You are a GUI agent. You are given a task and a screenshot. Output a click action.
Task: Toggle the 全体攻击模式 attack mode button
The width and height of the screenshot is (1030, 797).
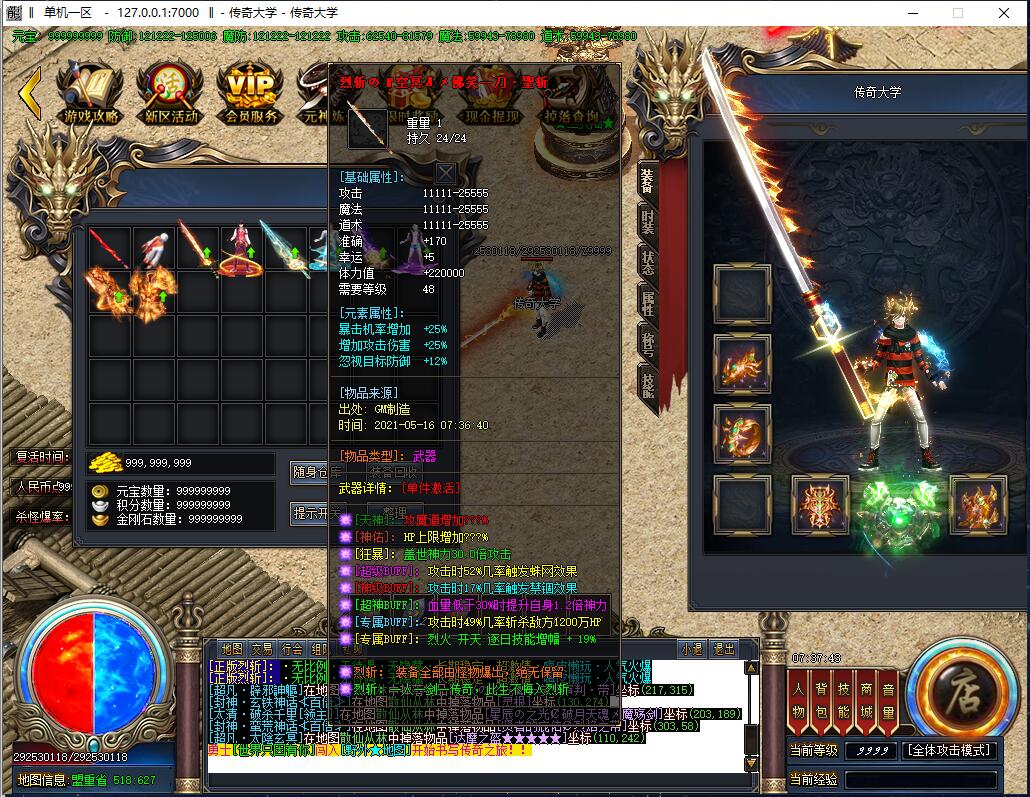pos(949,750)
